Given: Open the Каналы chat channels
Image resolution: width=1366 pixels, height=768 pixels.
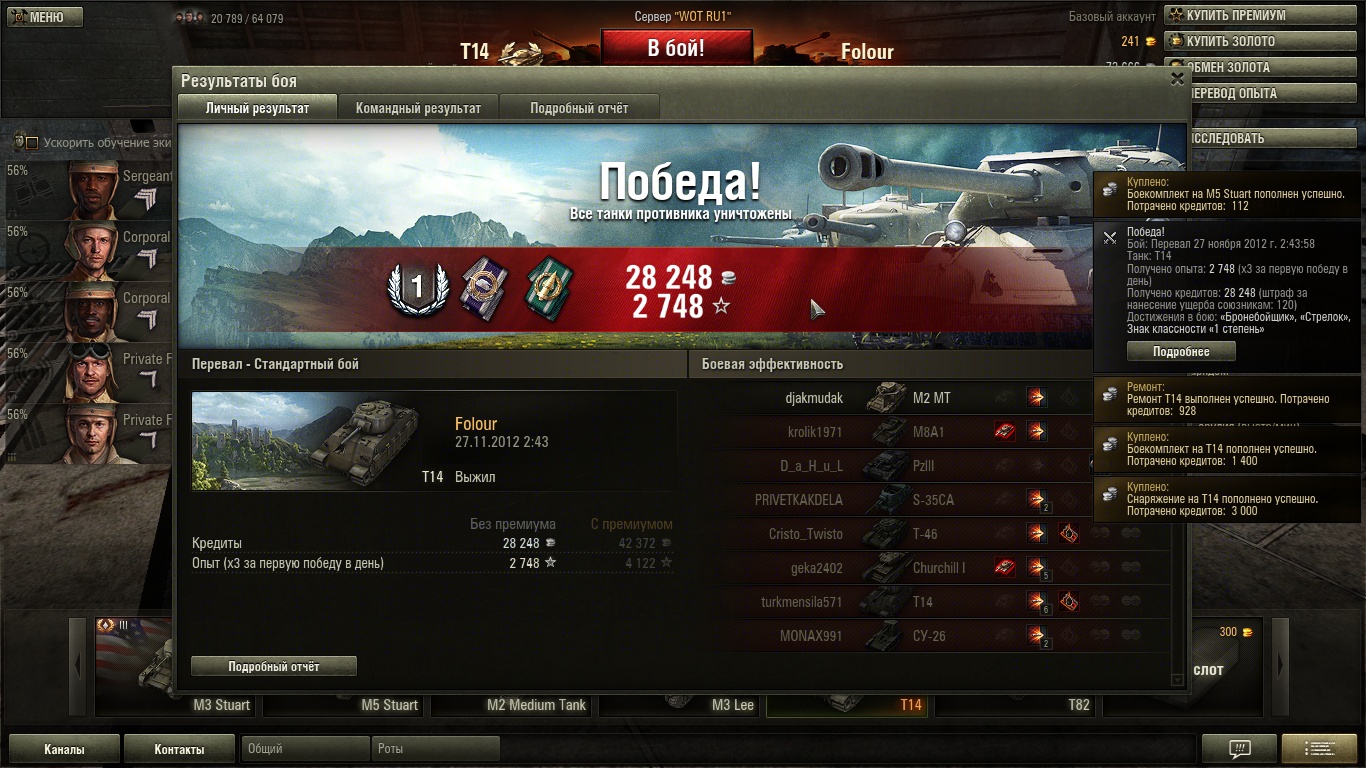Looking at the screenshot, I should (x=64, y=749).
